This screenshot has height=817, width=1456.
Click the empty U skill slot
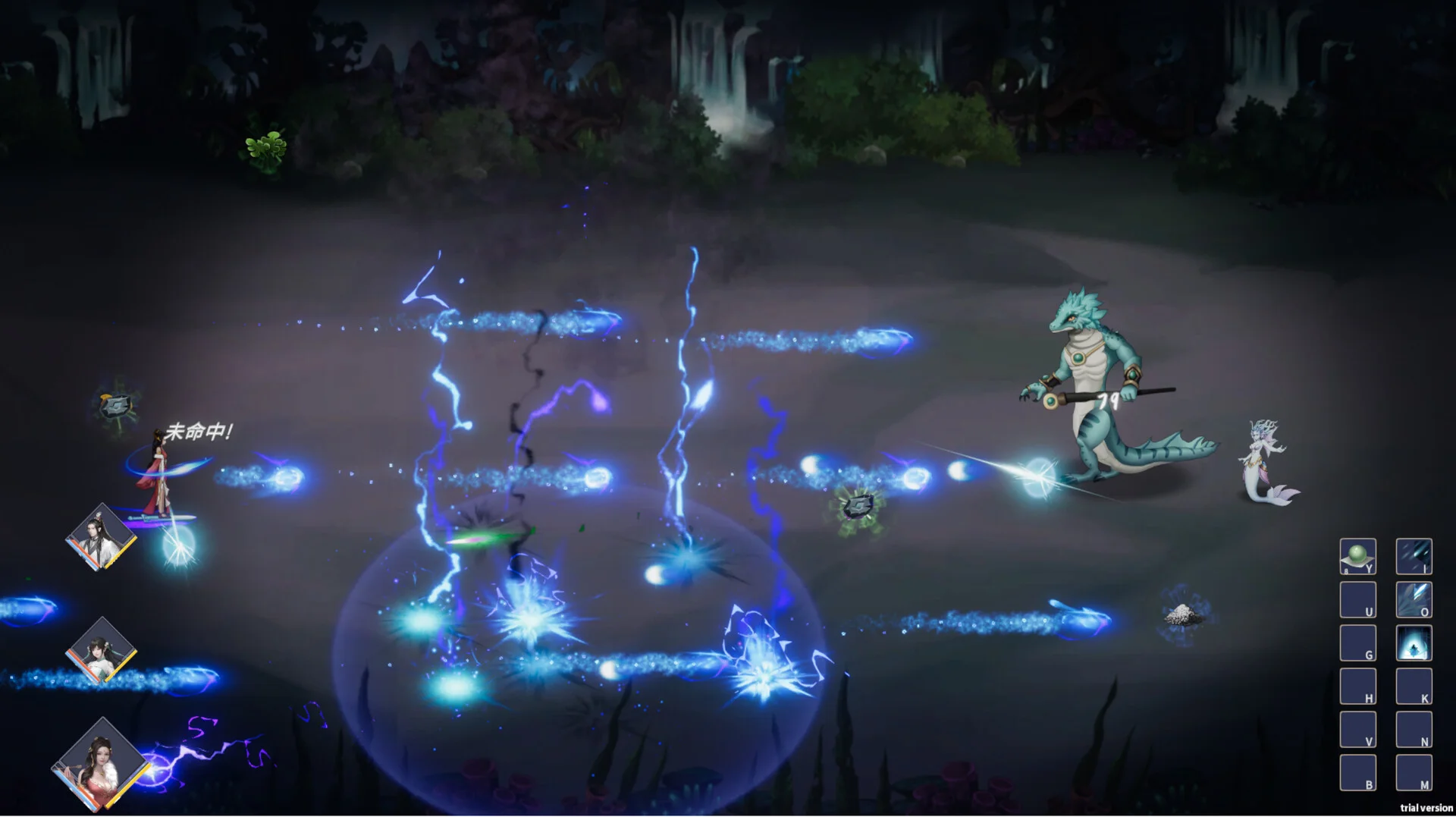tap(1358, 599)
